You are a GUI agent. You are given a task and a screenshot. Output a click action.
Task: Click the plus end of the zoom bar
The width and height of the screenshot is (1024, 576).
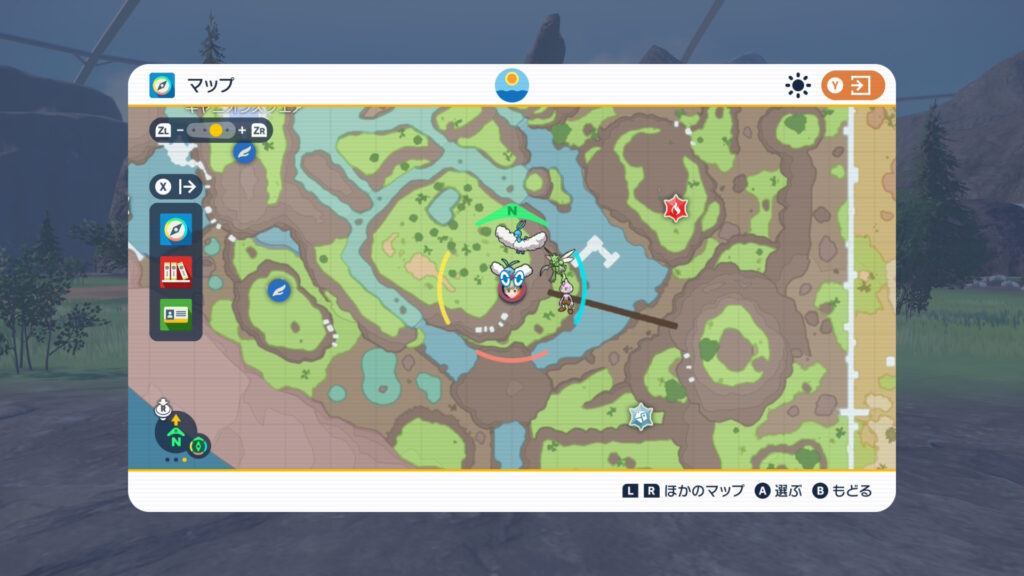click(241, 131)
